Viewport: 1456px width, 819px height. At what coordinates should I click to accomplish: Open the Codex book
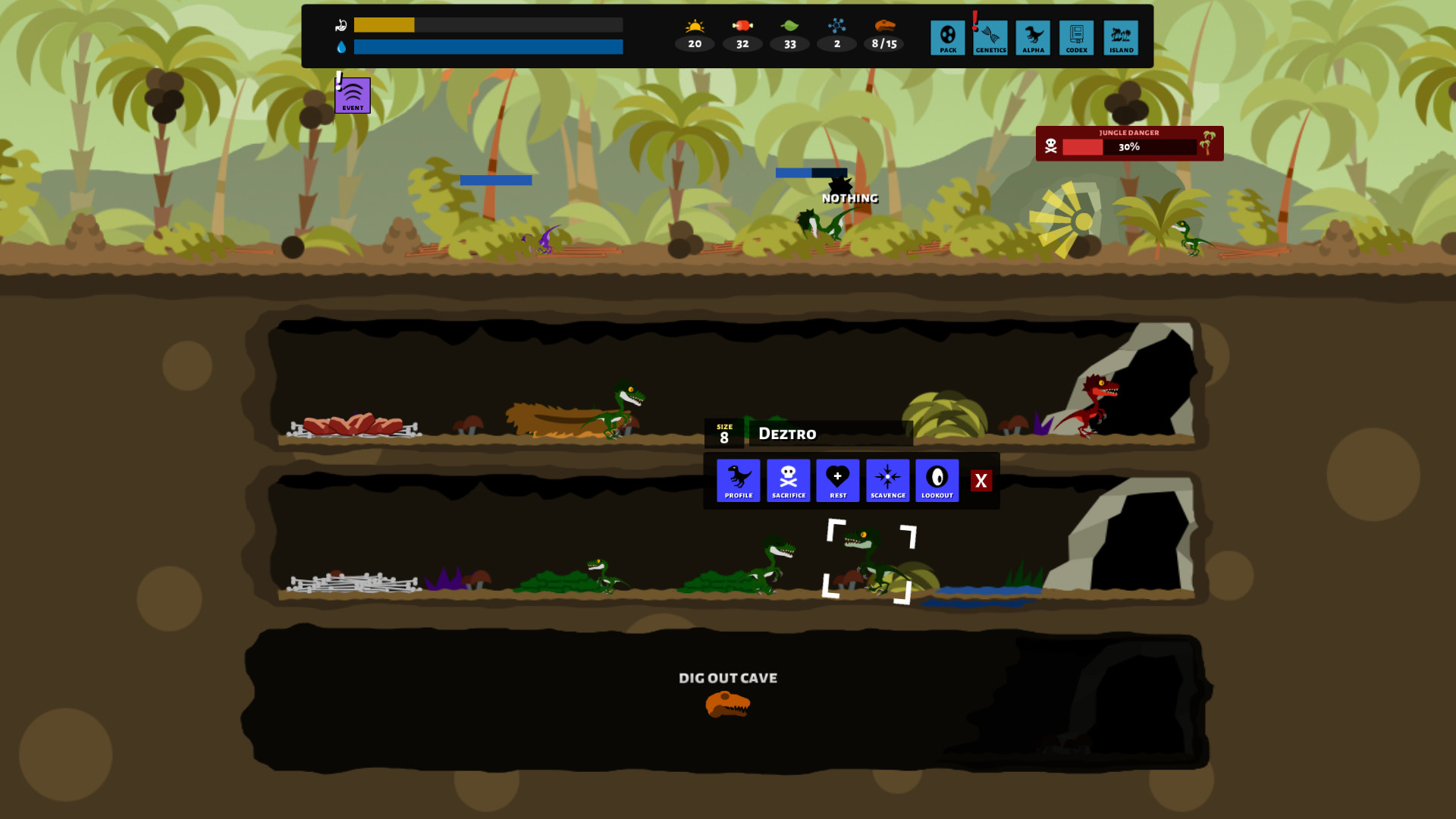tap(1076, 37)
